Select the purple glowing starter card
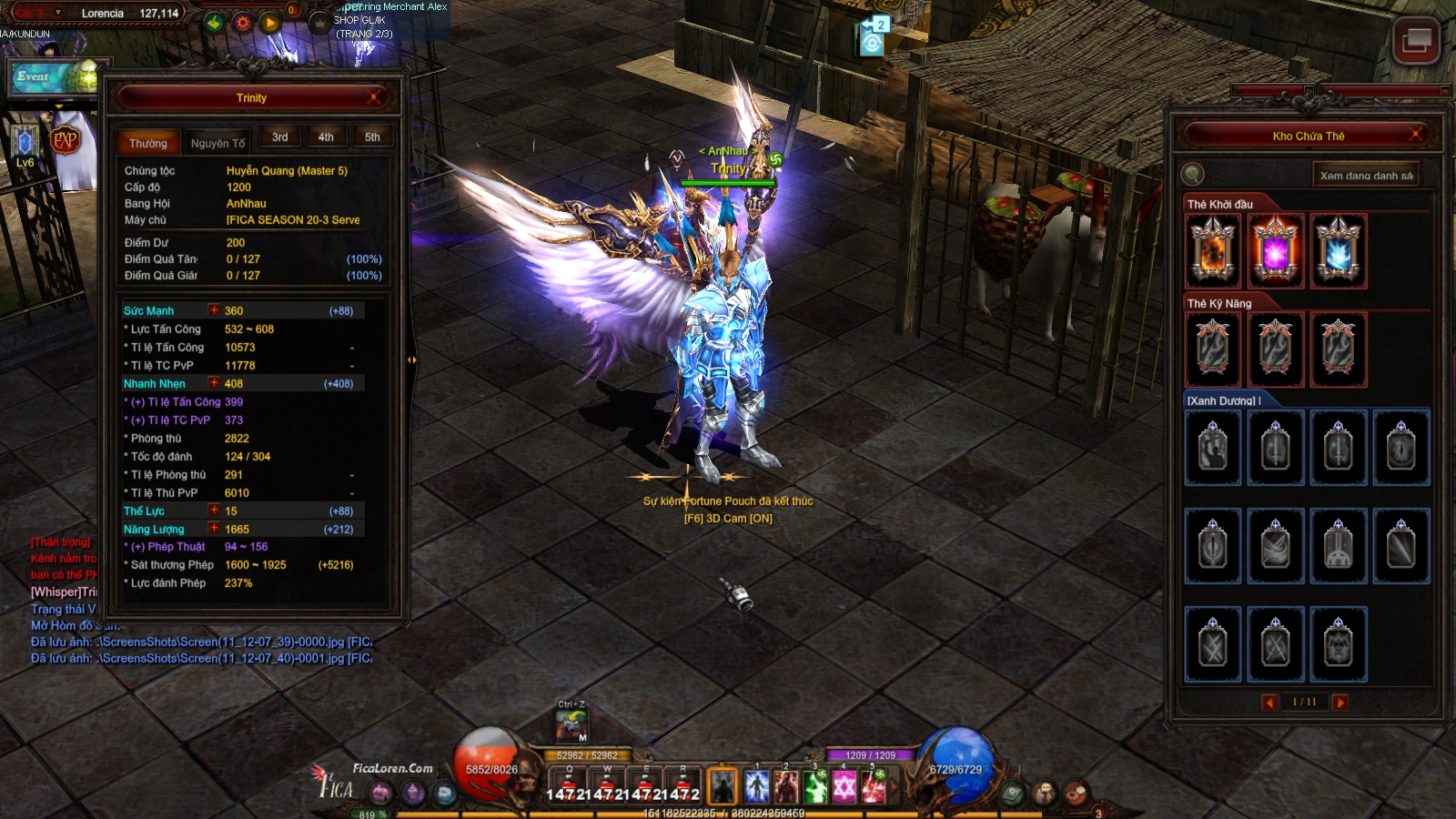The image size is (1456, 819). [x=1275, y=251]
